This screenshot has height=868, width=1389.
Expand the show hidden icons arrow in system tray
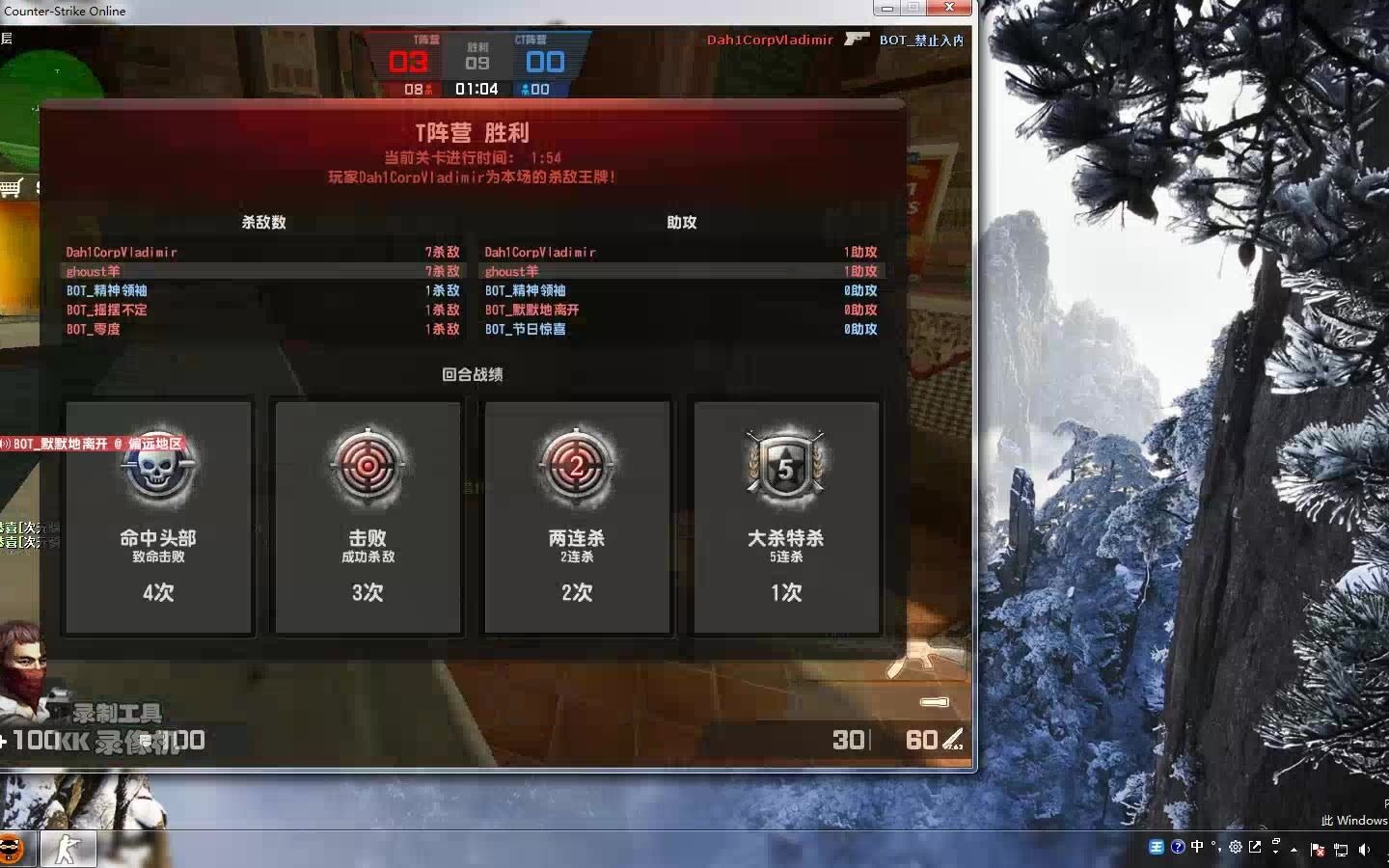pyautogui.click(x=1294, y=850)
